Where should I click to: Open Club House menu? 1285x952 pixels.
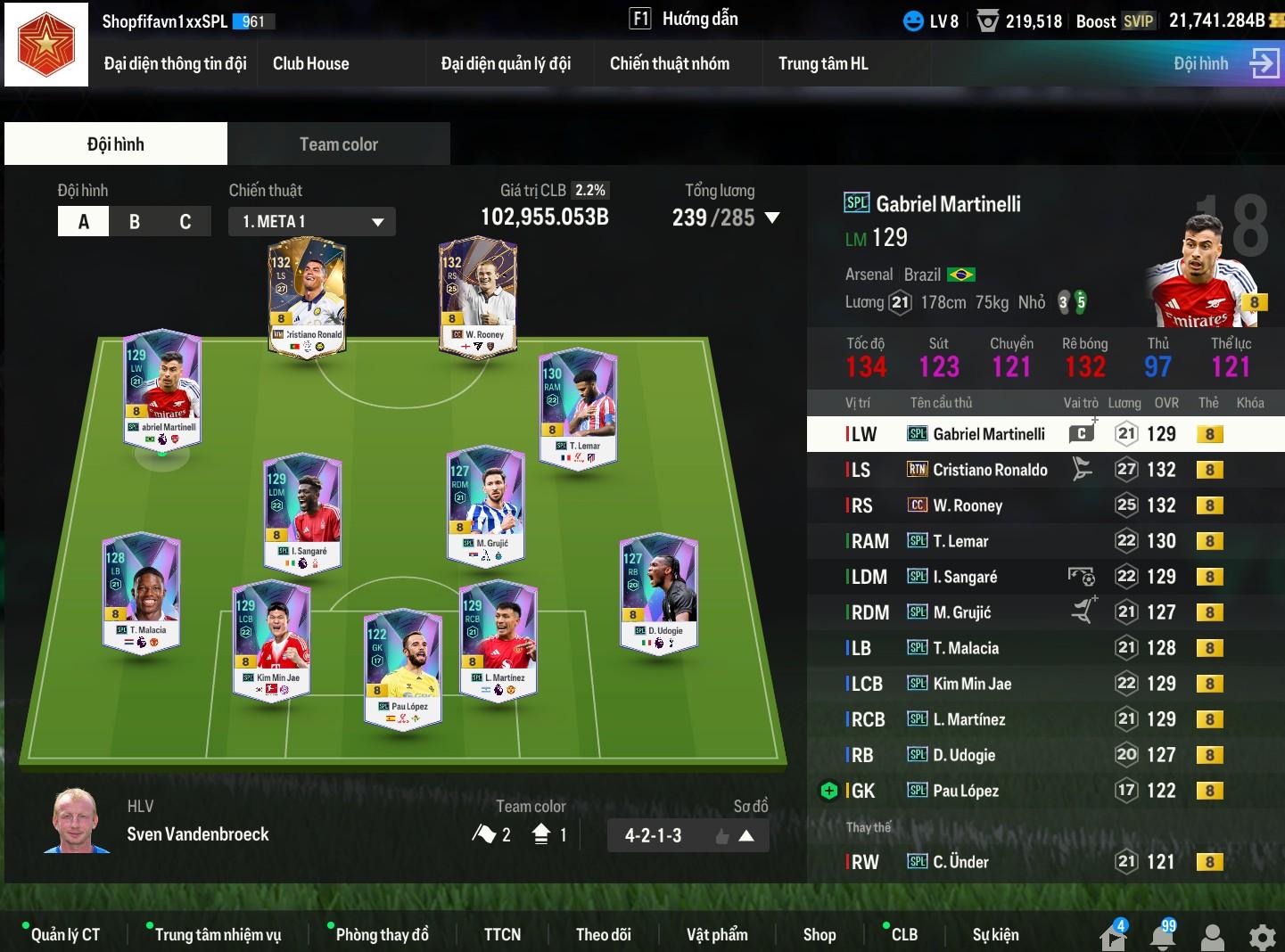click(310, 63)
